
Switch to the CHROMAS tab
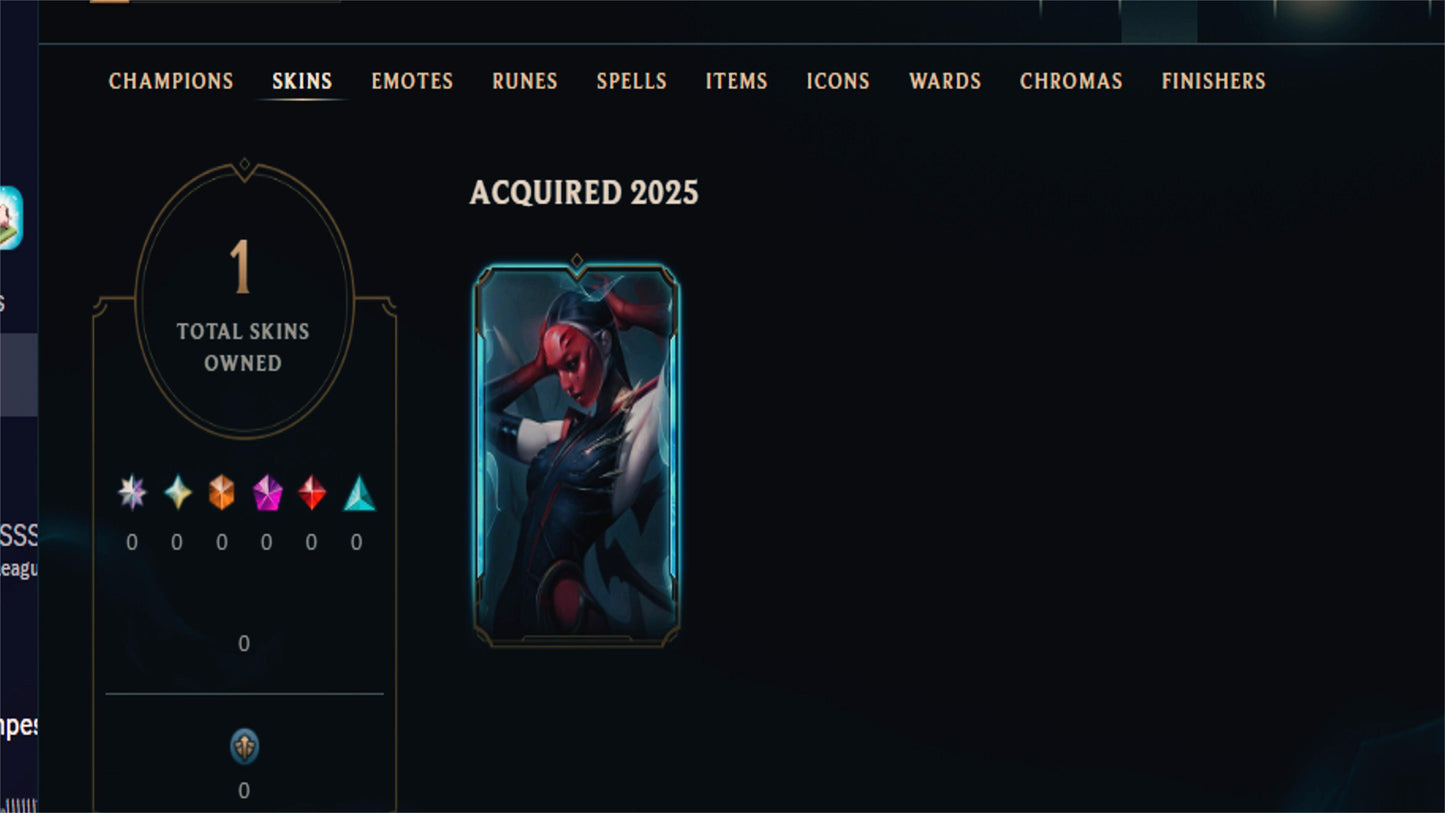click(1071, 81)
